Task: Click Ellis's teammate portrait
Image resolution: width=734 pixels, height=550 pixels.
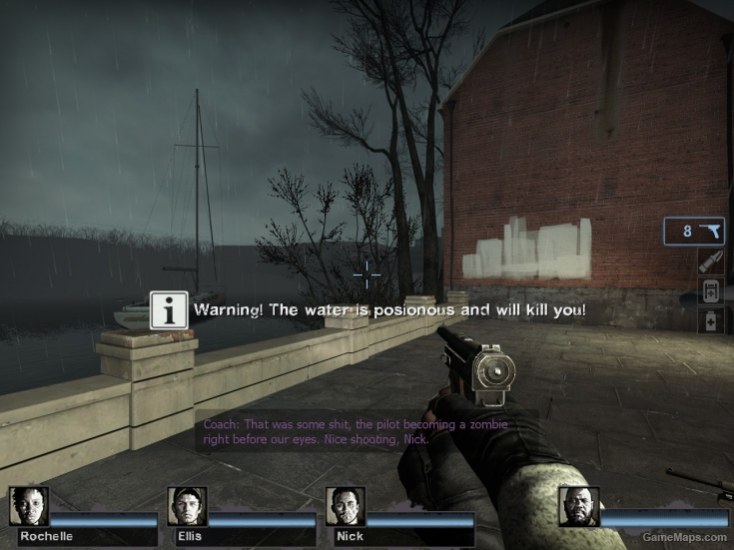Action: (x=187, y=507)
